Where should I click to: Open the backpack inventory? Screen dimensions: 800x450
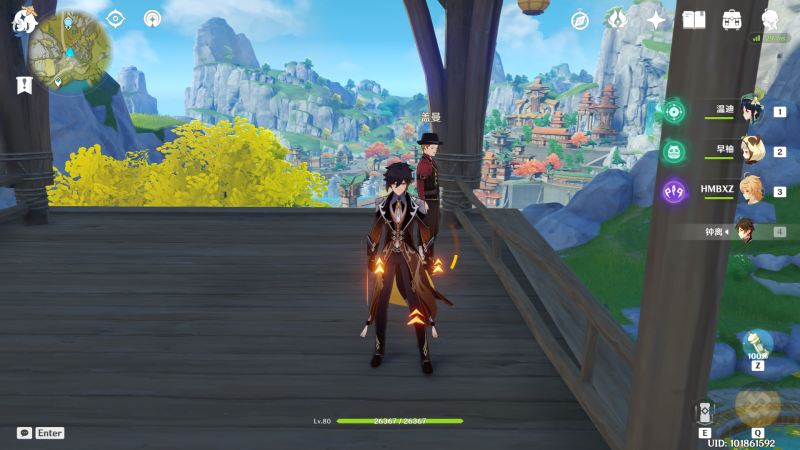tap(732, 20)
